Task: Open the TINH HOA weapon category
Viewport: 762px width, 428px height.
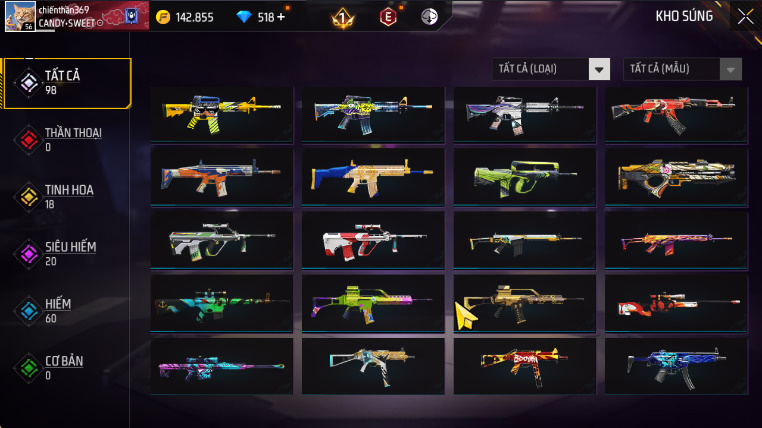Action: coord(66,195)
